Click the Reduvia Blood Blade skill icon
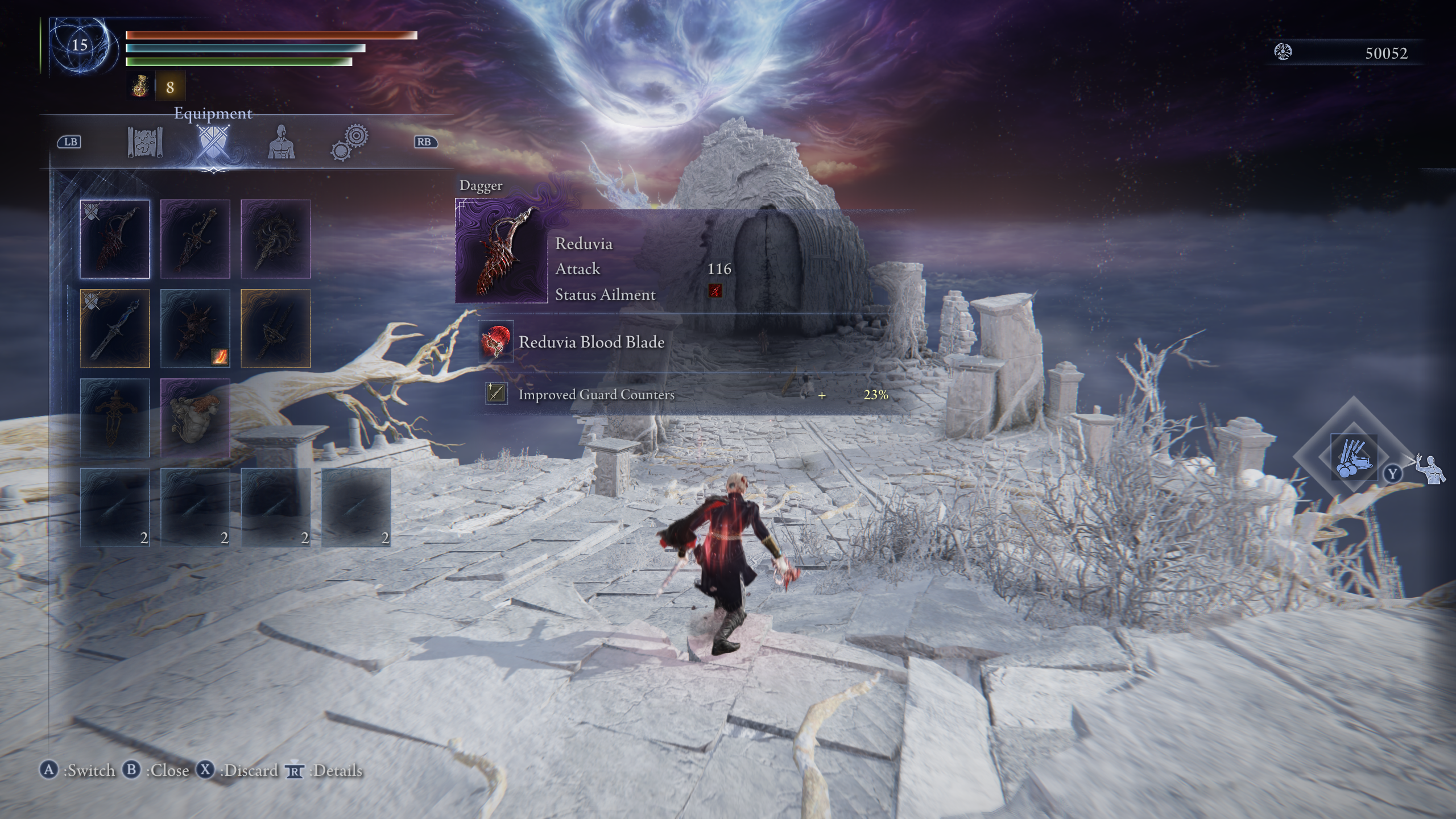The height and width of the screenshot is (819, 1456). pyautogui.click(x=495, y=342)
